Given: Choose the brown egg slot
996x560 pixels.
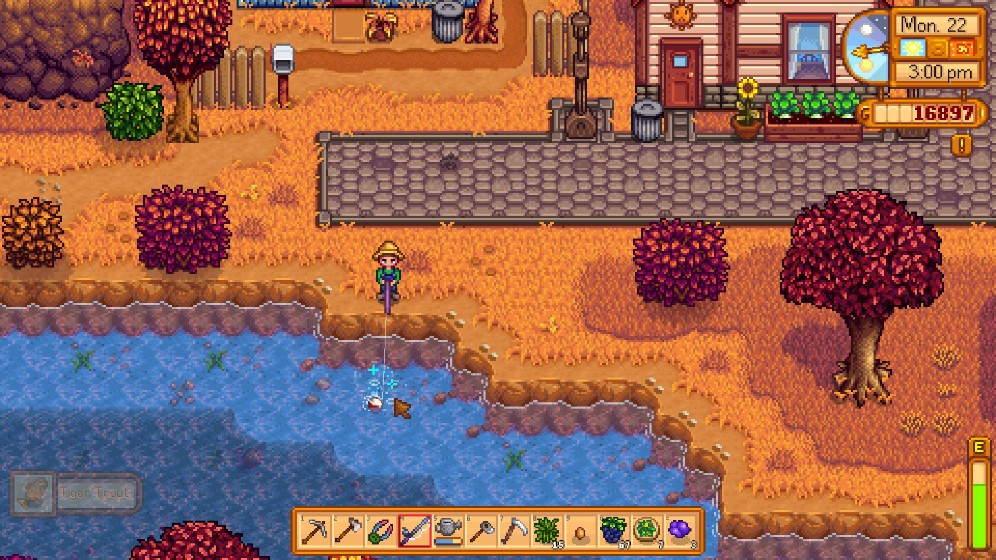Looking at the screenshot, I should coord(580,530).
